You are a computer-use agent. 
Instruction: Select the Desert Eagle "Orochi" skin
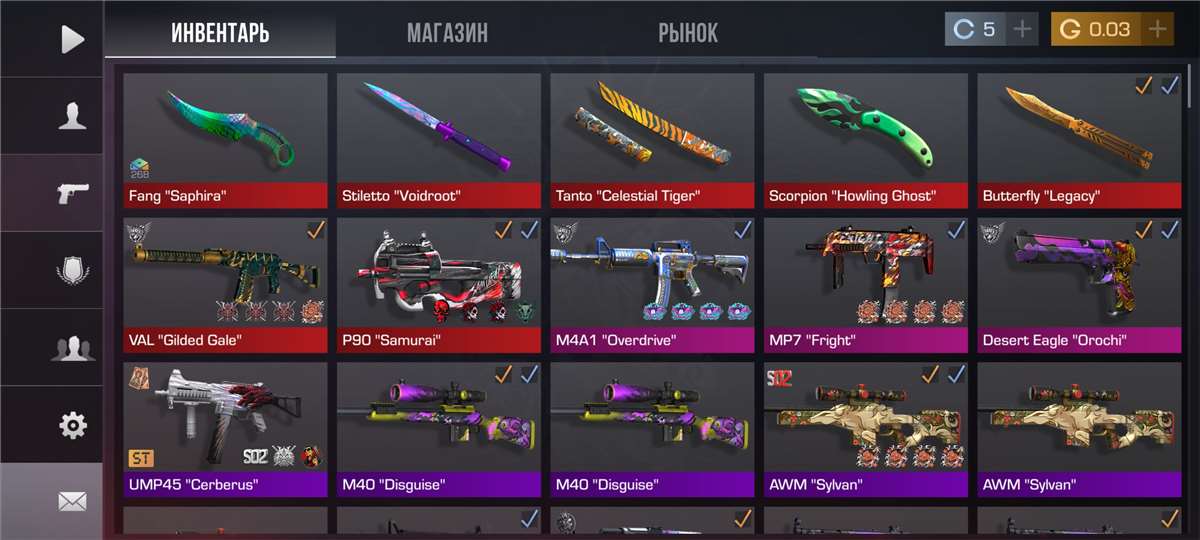pyautogui.click(x=1079, y=282)
